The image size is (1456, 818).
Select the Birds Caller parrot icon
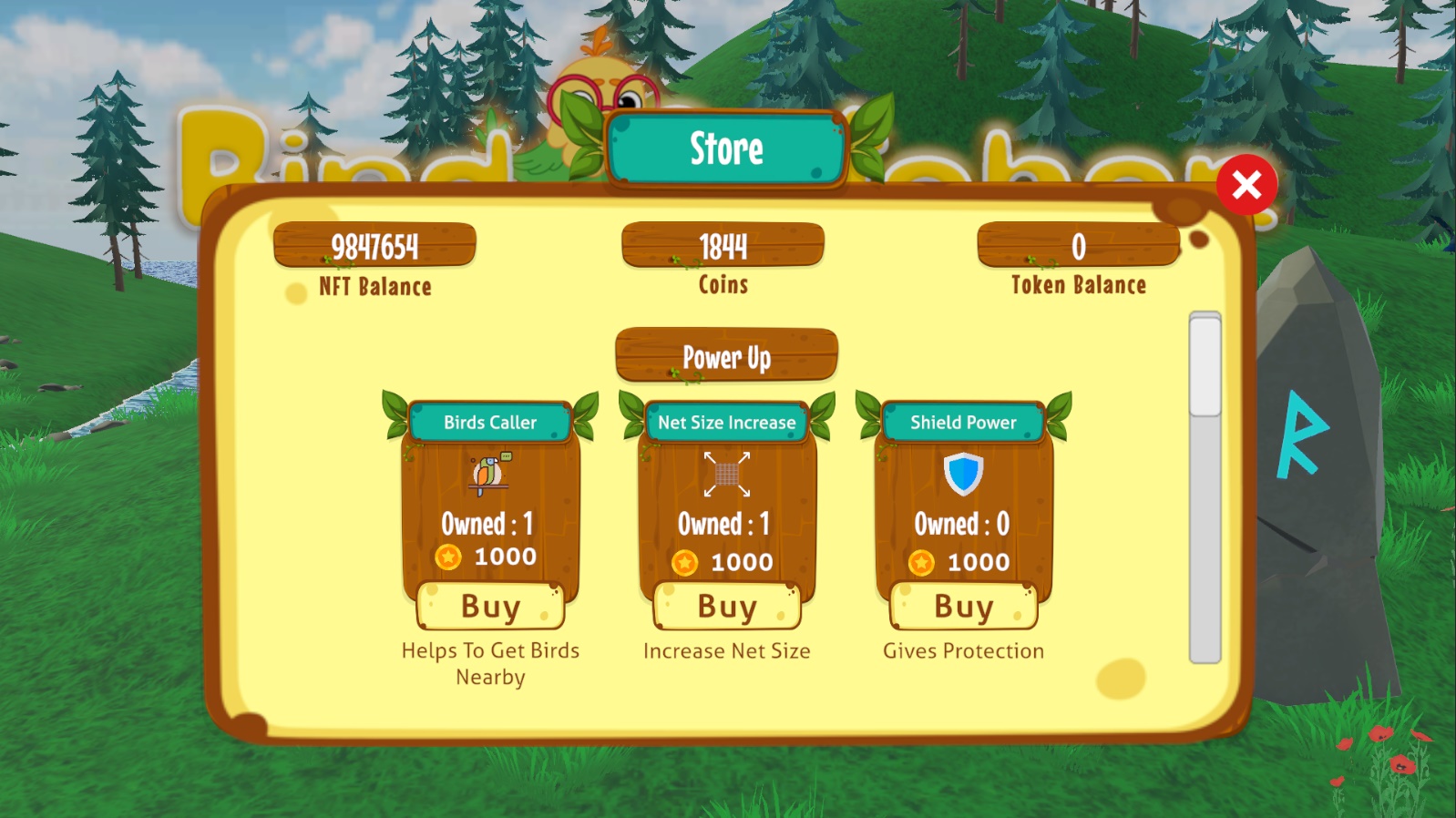[x=490, y=474]
